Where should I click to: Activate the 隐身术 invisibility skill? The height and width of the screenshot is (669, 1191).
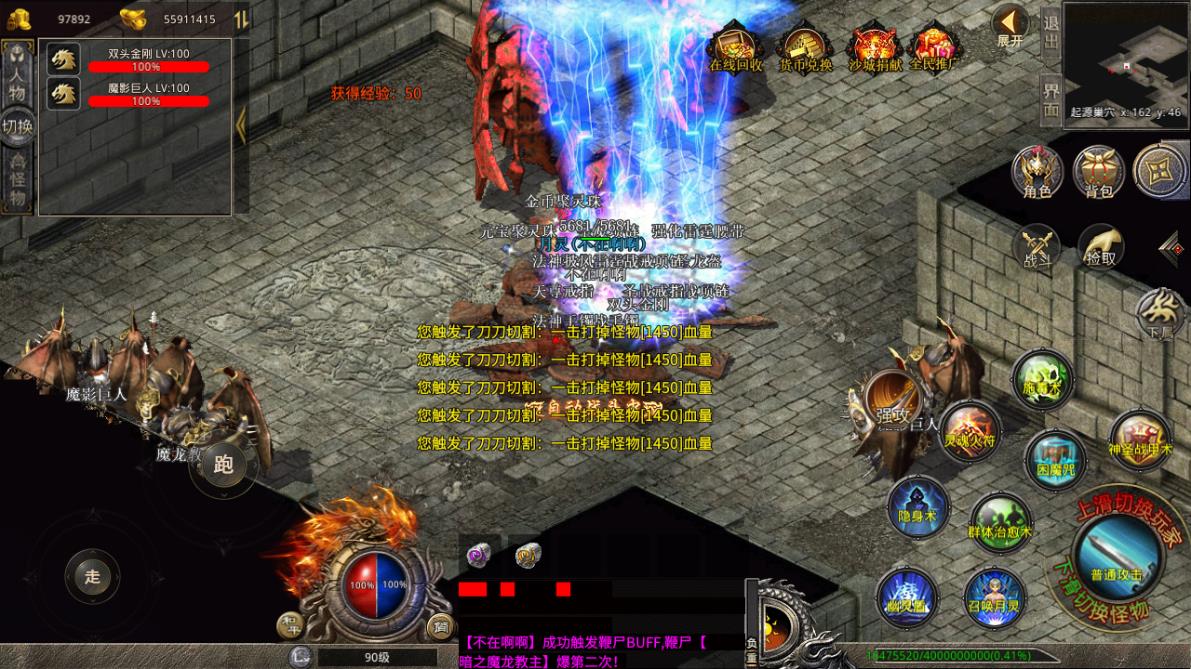coord(917,505)
